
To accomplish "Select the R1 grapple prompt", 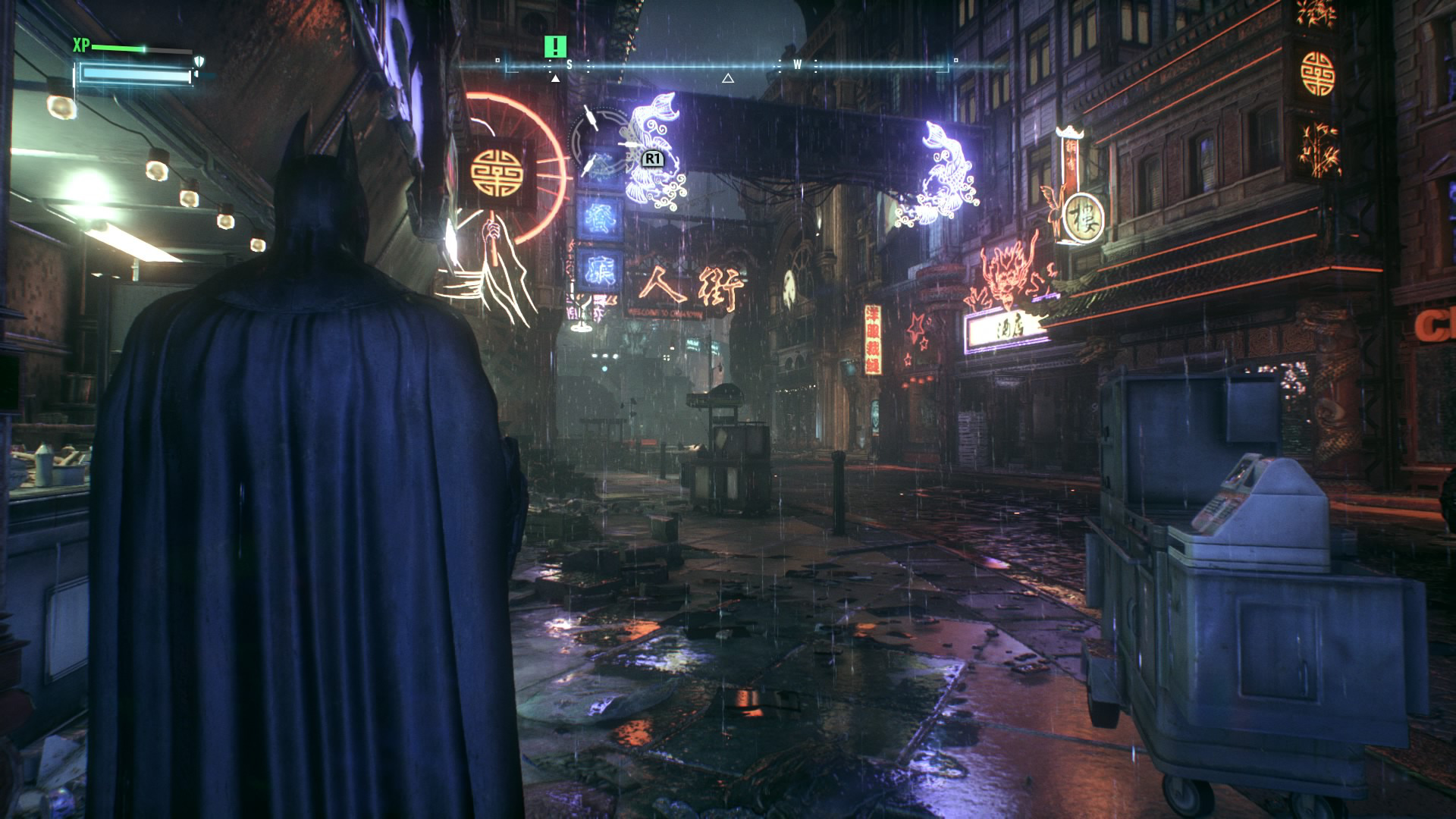I will click(652, 160).
